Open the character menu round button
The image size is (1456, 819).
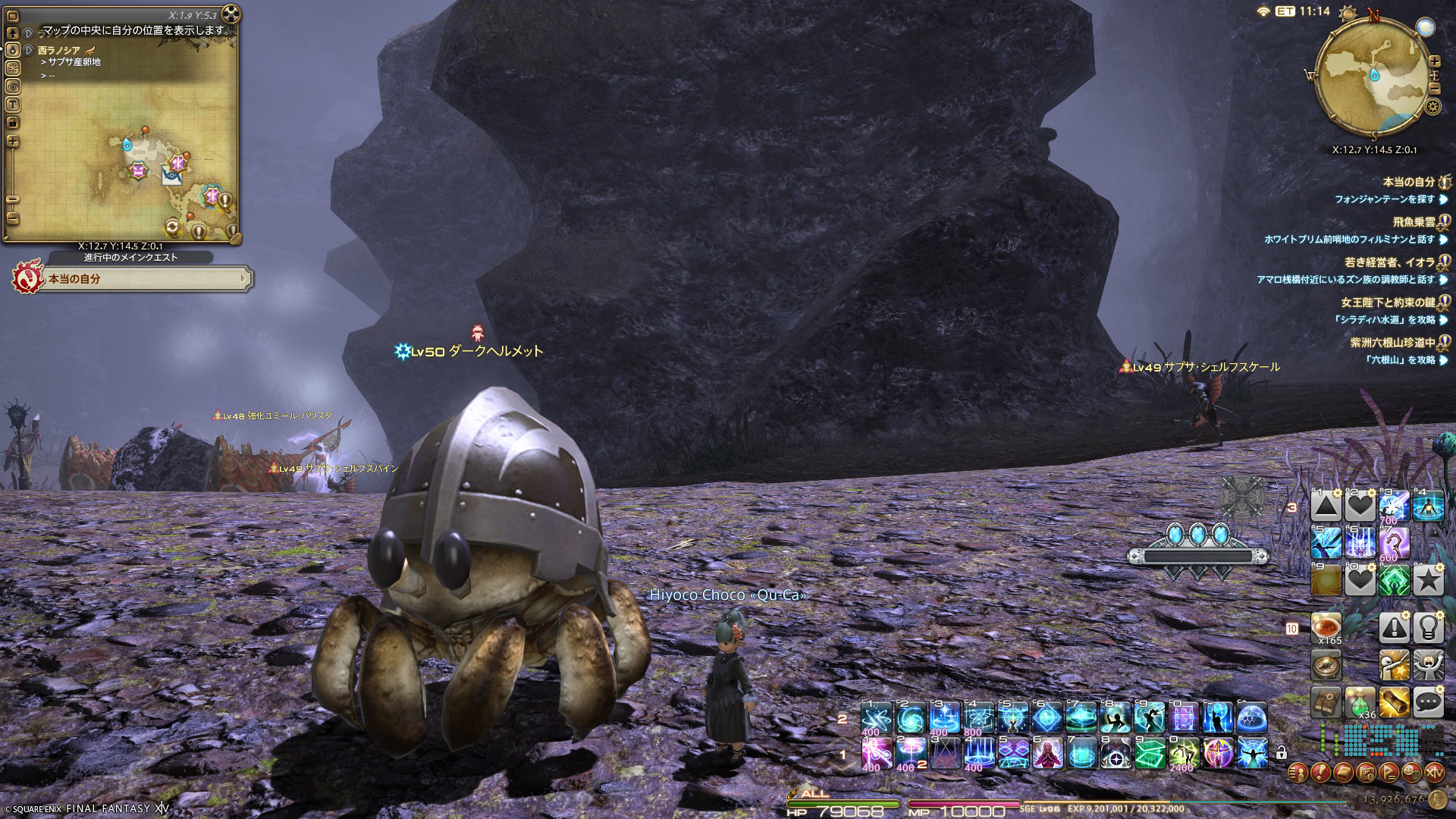tap(1298, 773)
